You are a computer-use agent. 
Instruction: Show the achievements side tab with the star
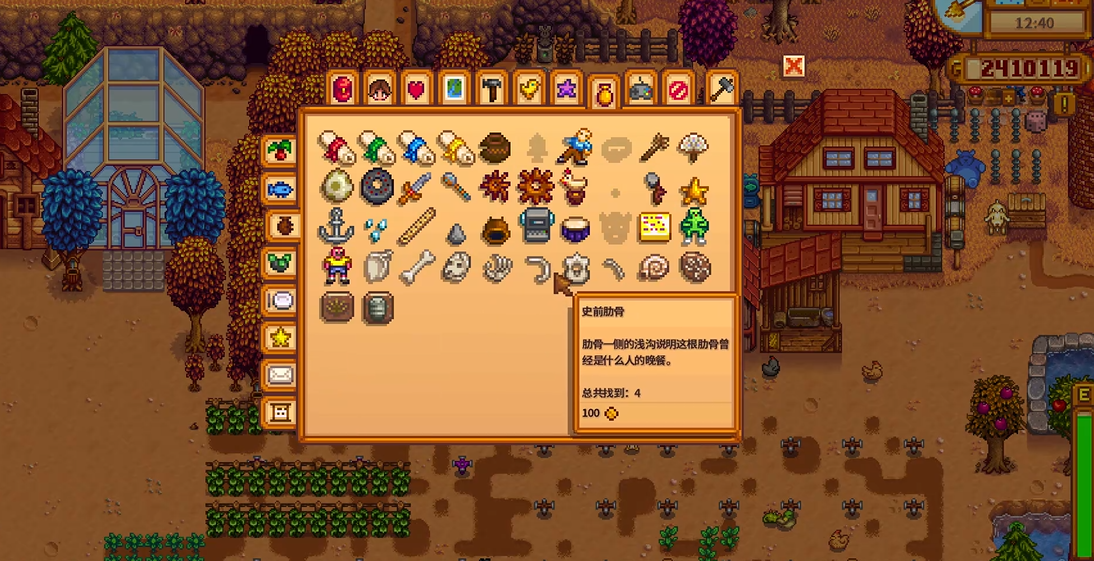pyautogui.click(x=279, y=338)
